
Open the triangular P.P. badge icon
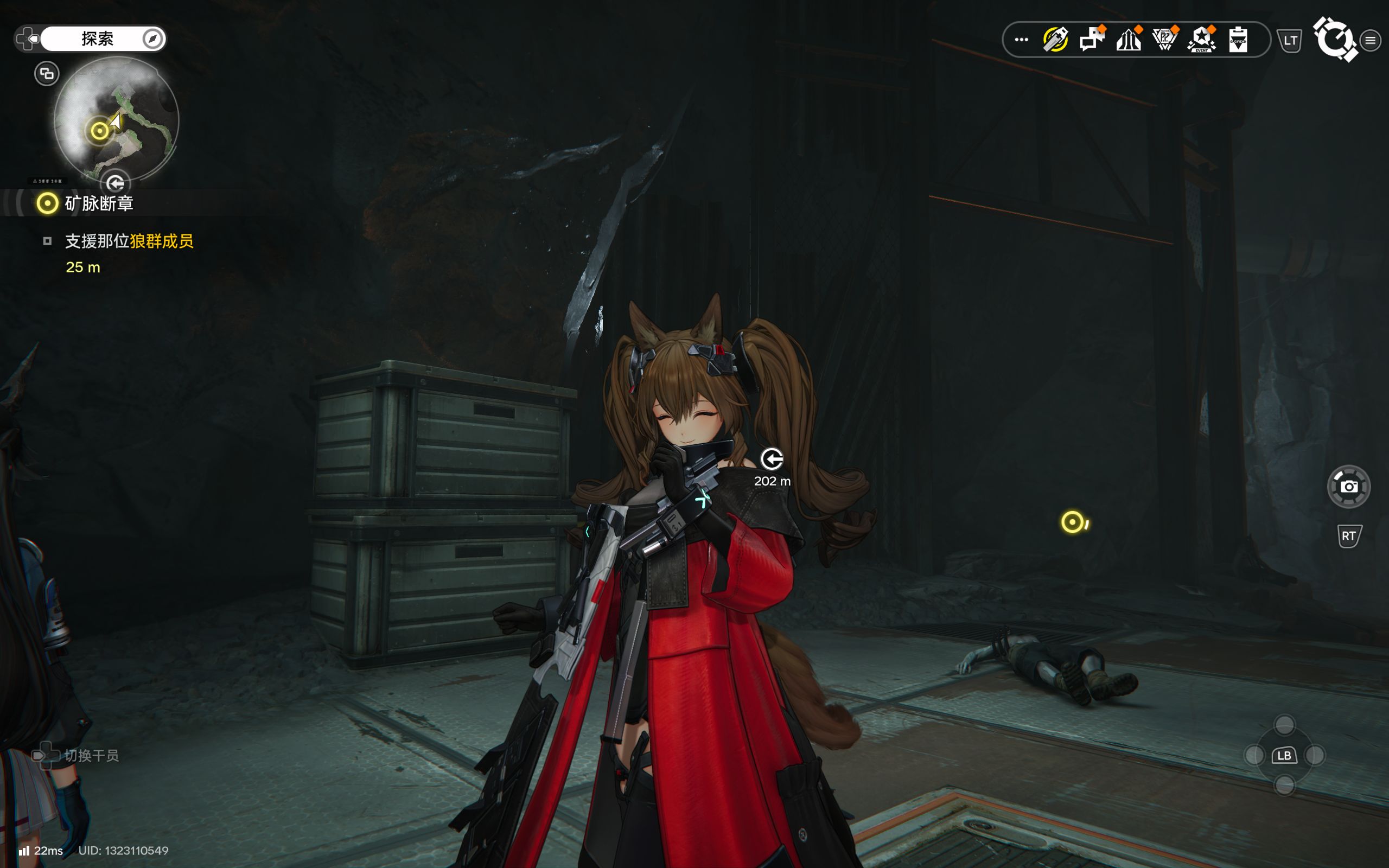(1164, 40)
